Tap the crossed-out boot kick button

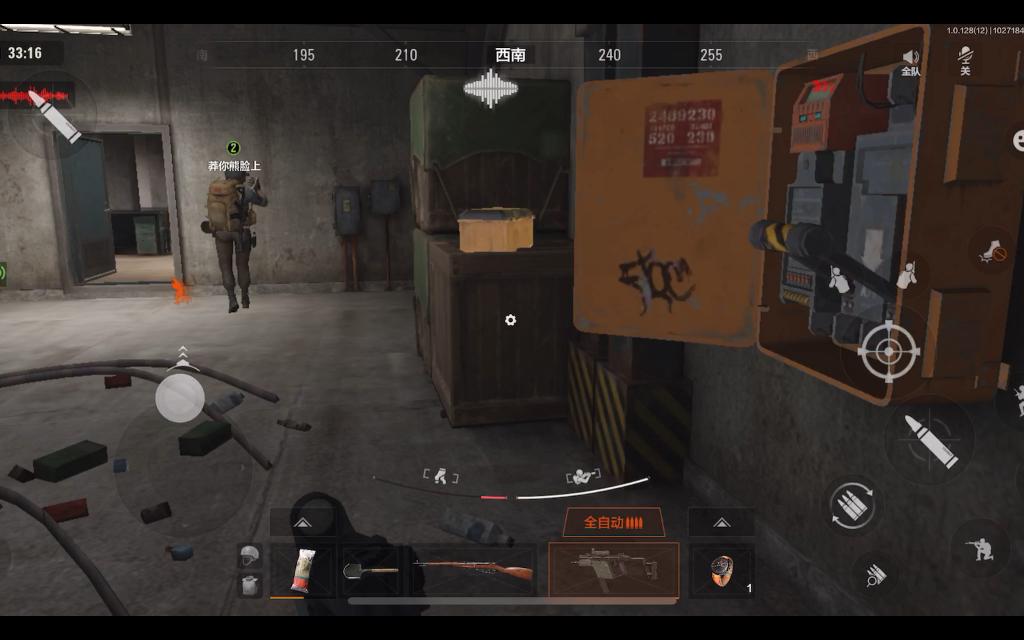coord(992,251)
